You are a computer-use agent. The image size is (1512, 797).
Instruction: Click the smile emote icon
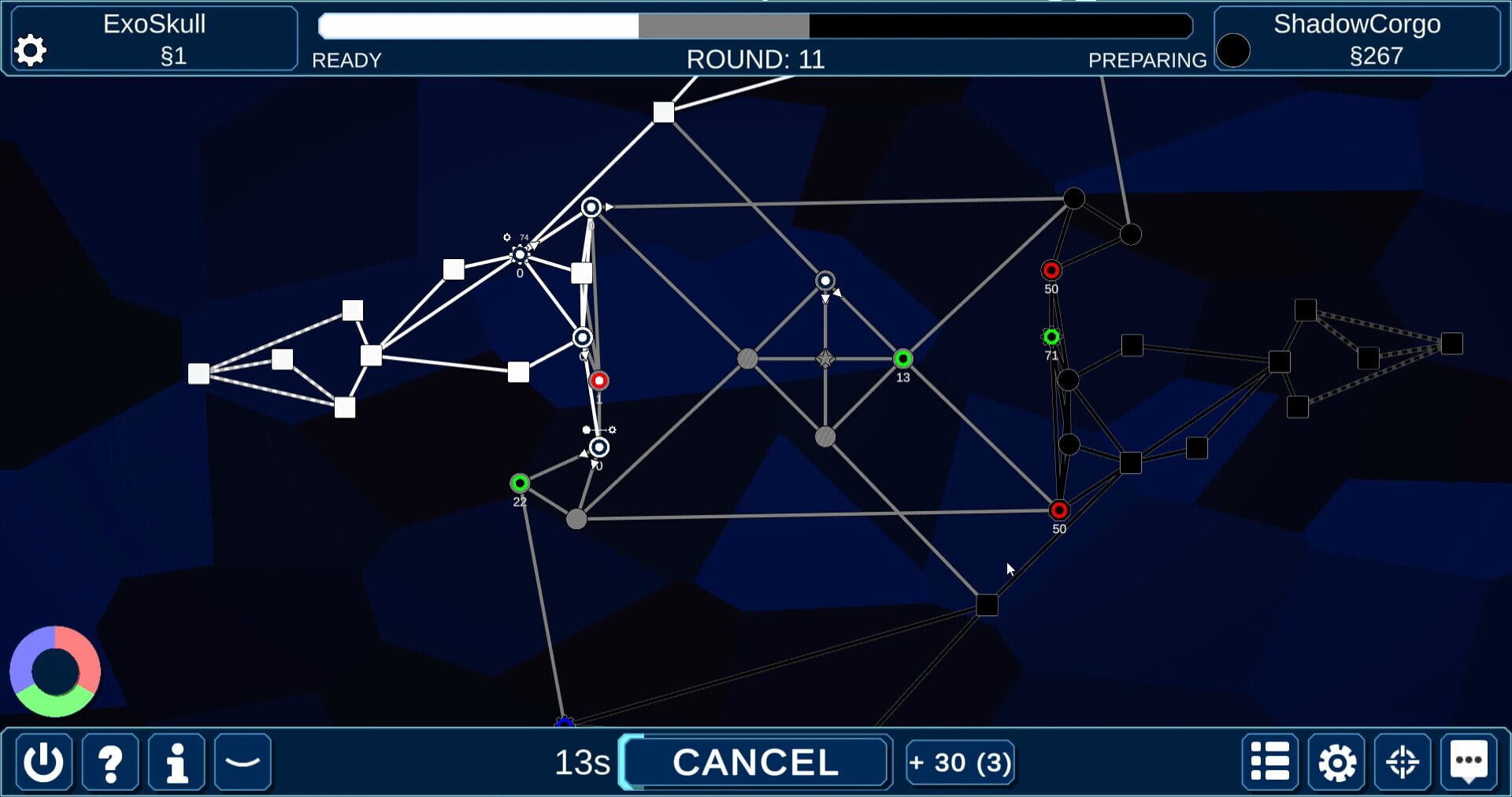tap(243, 762)
